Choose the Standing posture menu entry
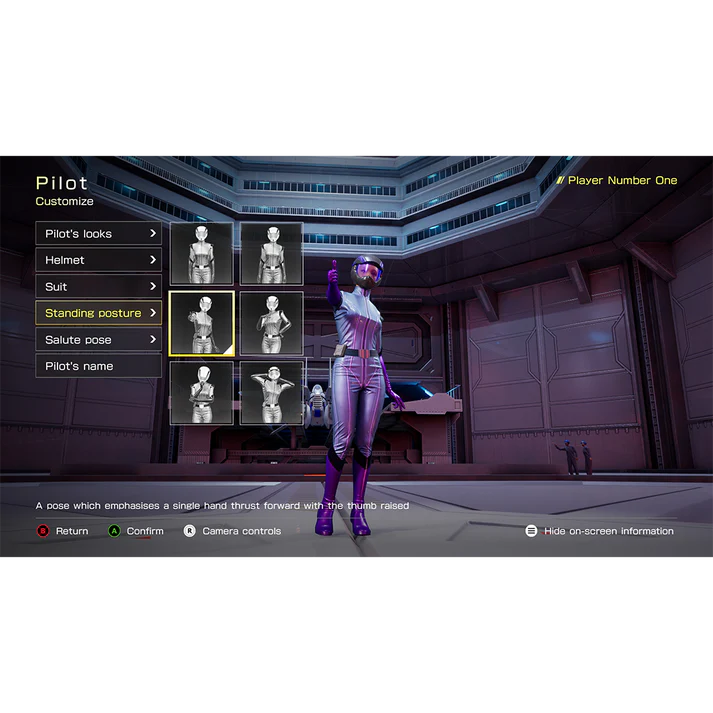This screenshot has width=713, height=713. pyautogui.click(x=98, y=313)
